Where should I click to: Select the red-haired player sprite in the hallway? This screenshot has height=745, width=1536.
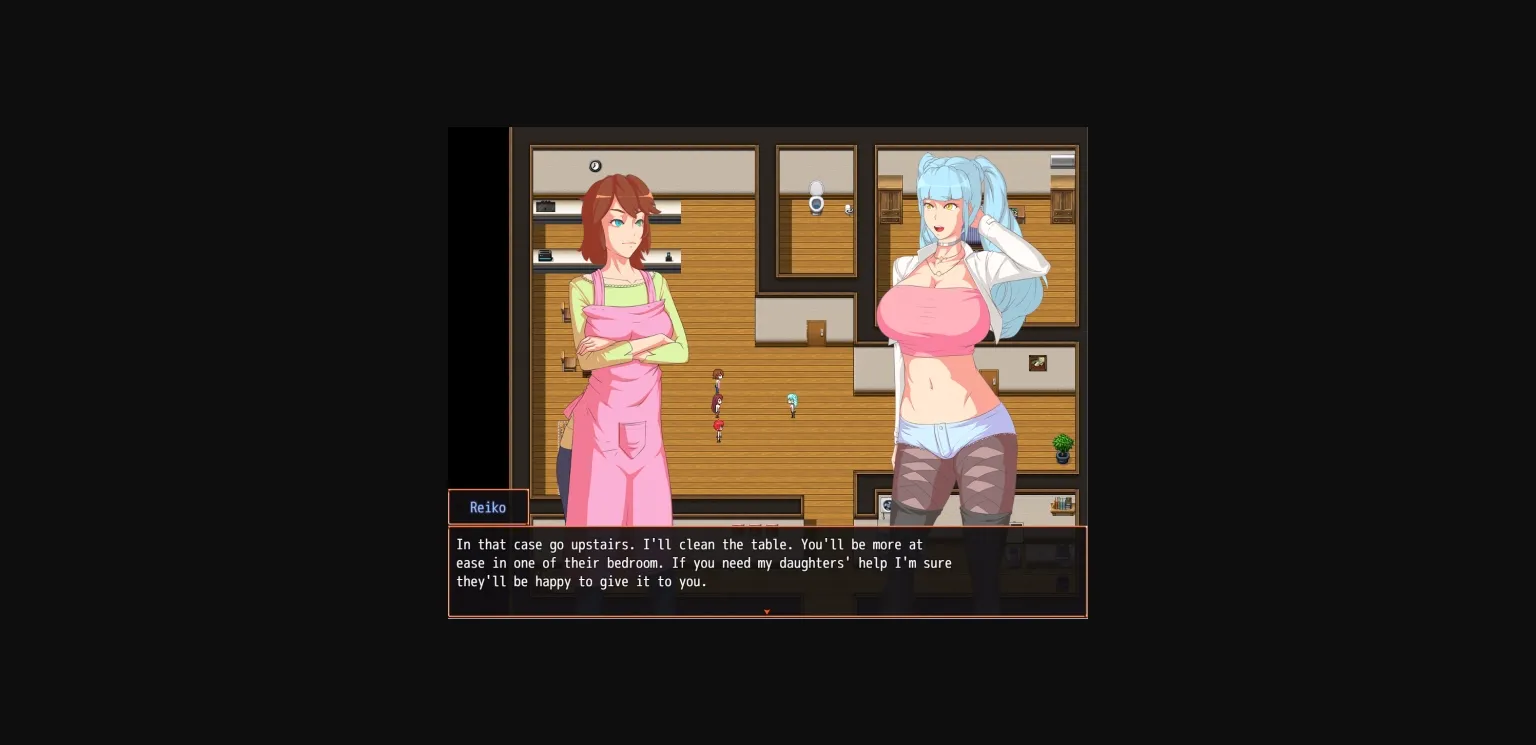(x=718, y=427)
